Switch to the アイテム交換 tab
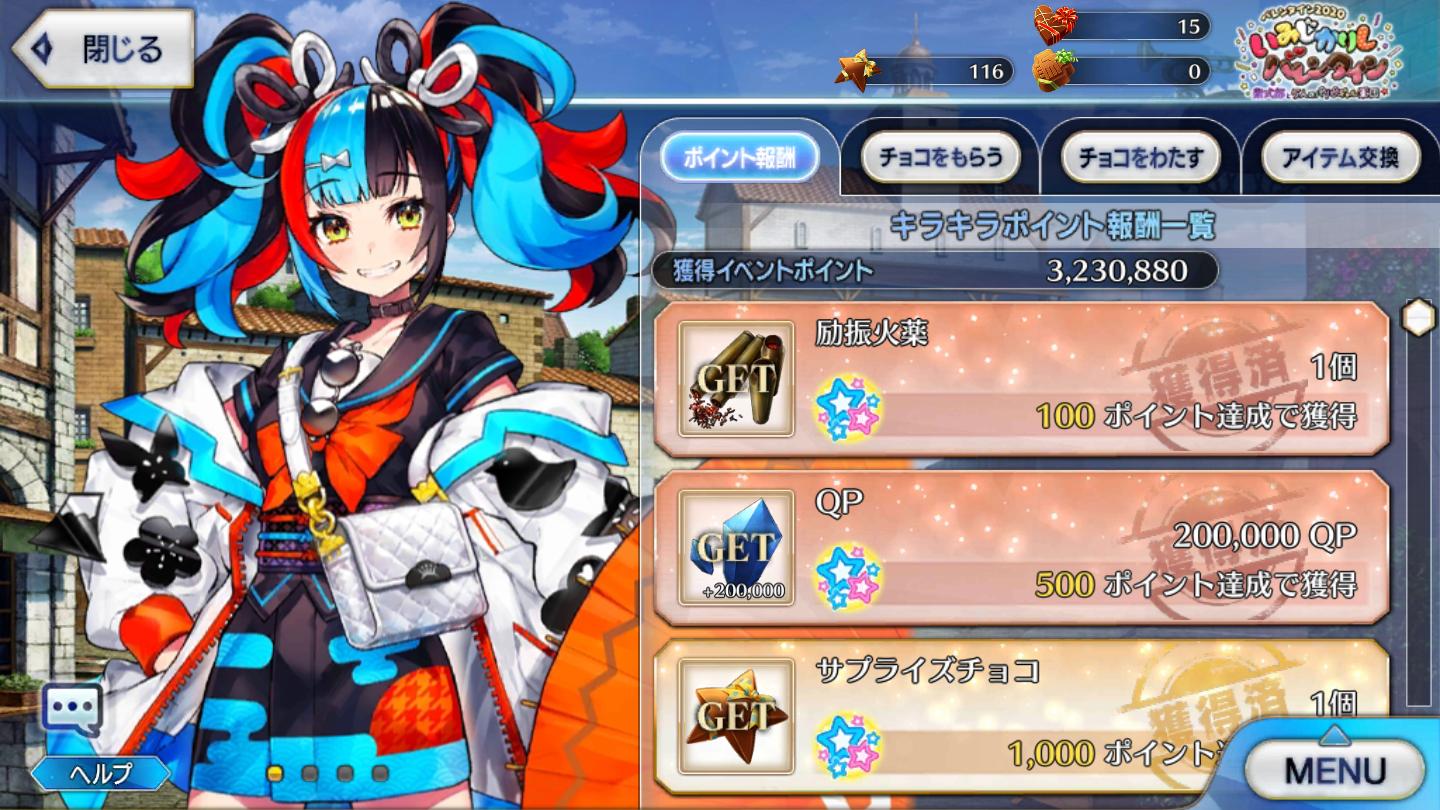 coord(1340,157)
